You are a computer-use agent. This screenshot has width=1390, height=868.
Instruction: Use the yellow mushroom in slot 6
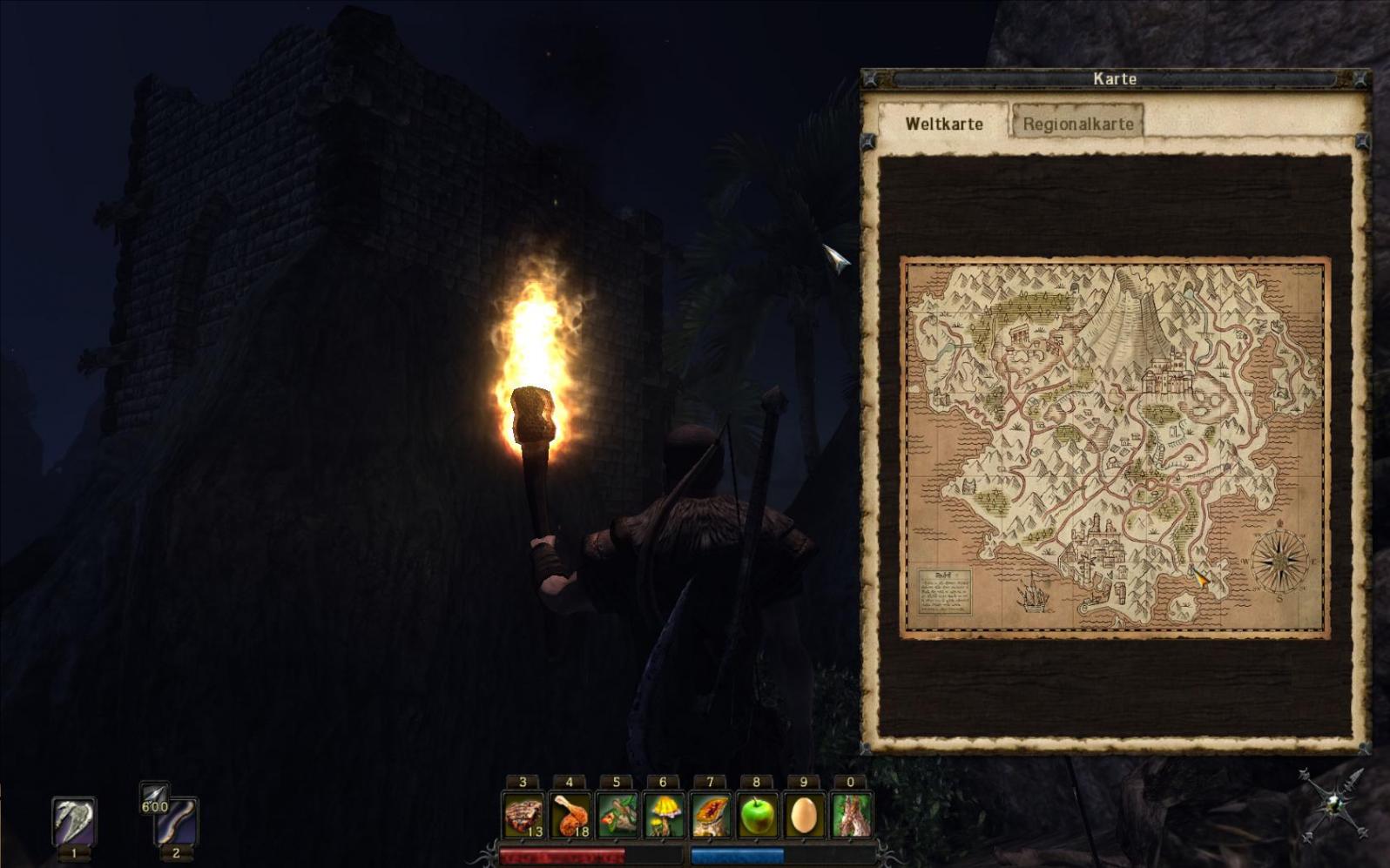[664, 816]
